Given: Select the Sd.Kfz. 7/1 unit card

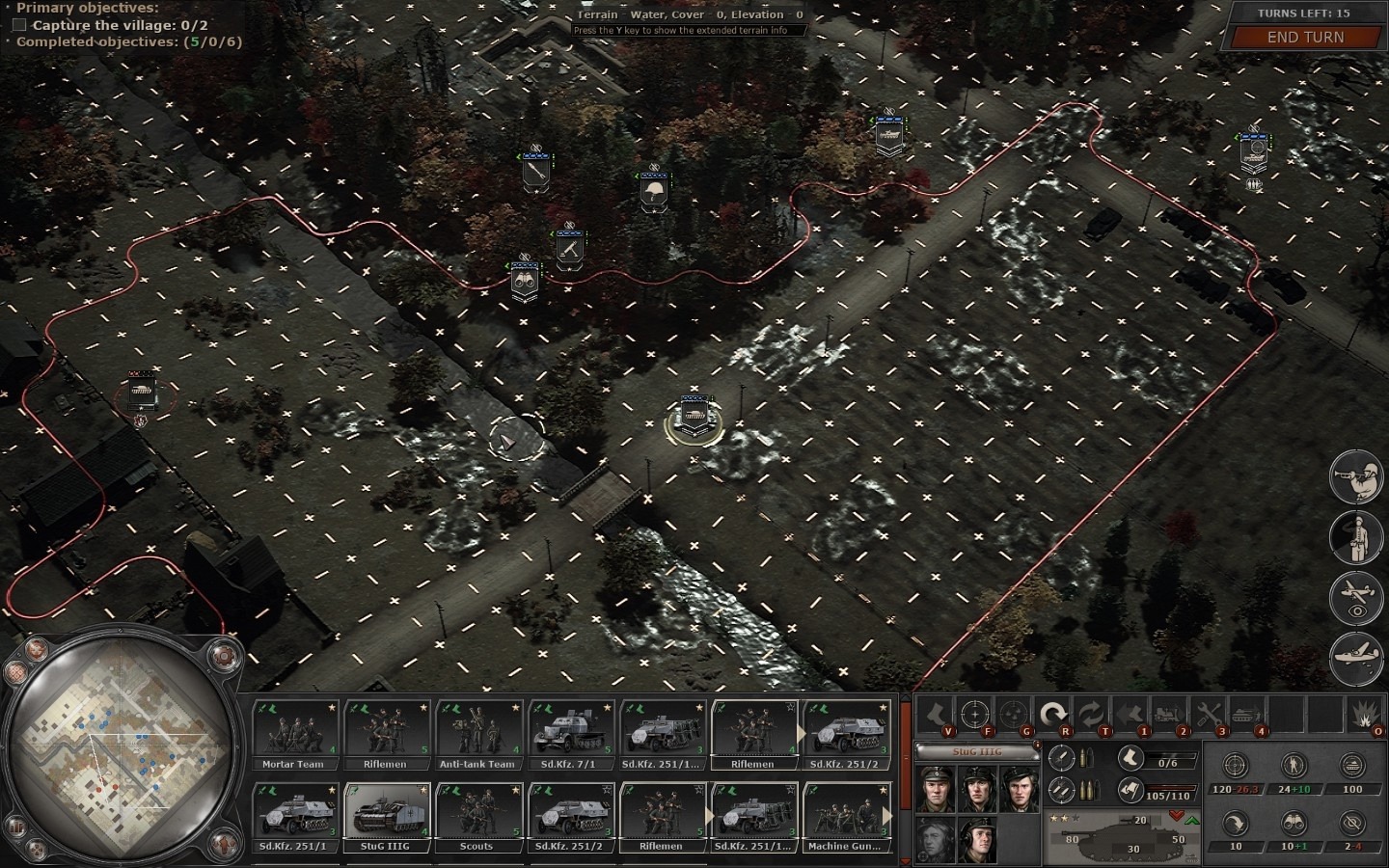Looking at the screenshot, I should (x=569, y=735).
